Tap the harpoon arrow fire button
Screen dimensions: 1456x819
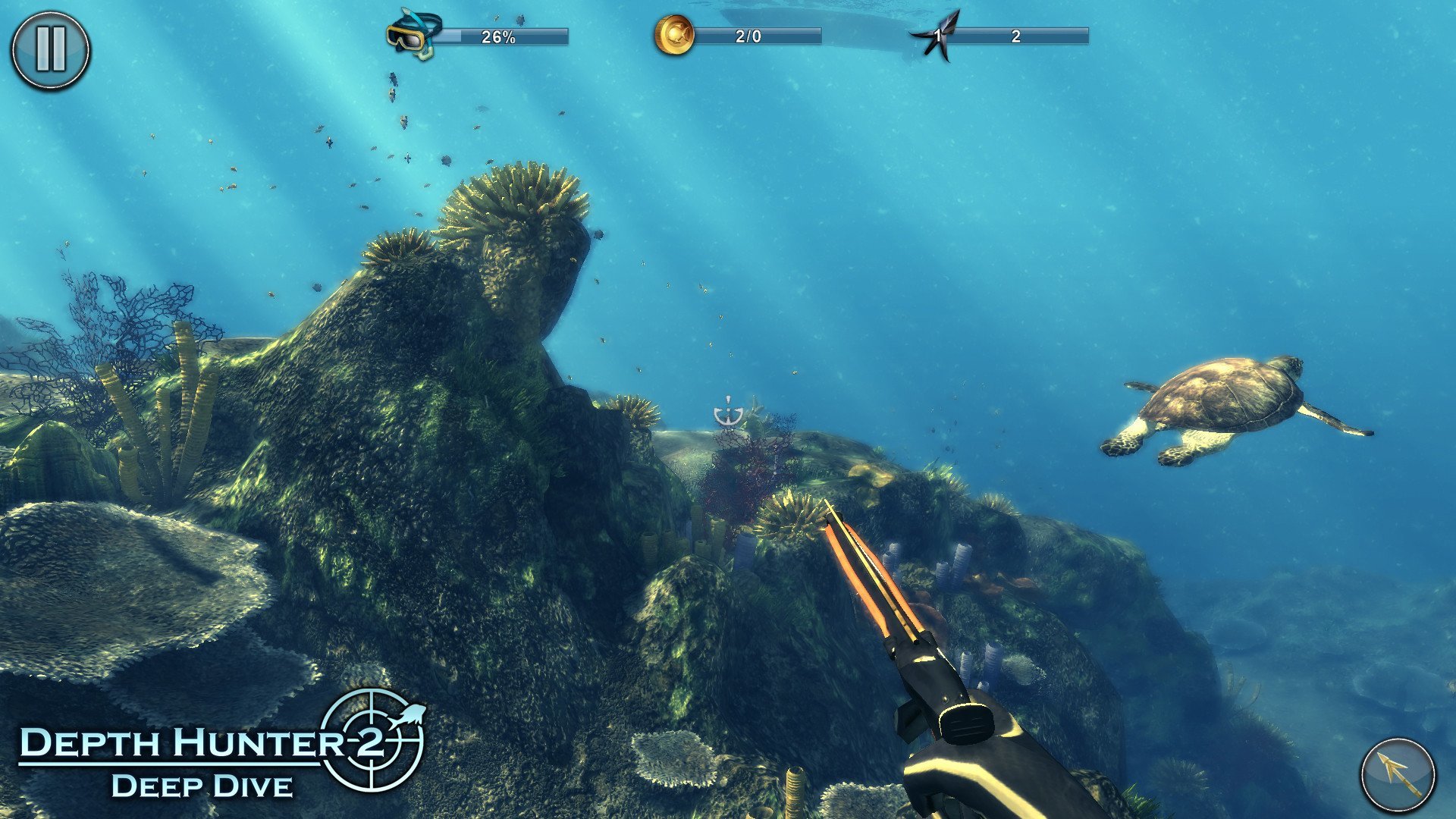[x=1398, y=776]
